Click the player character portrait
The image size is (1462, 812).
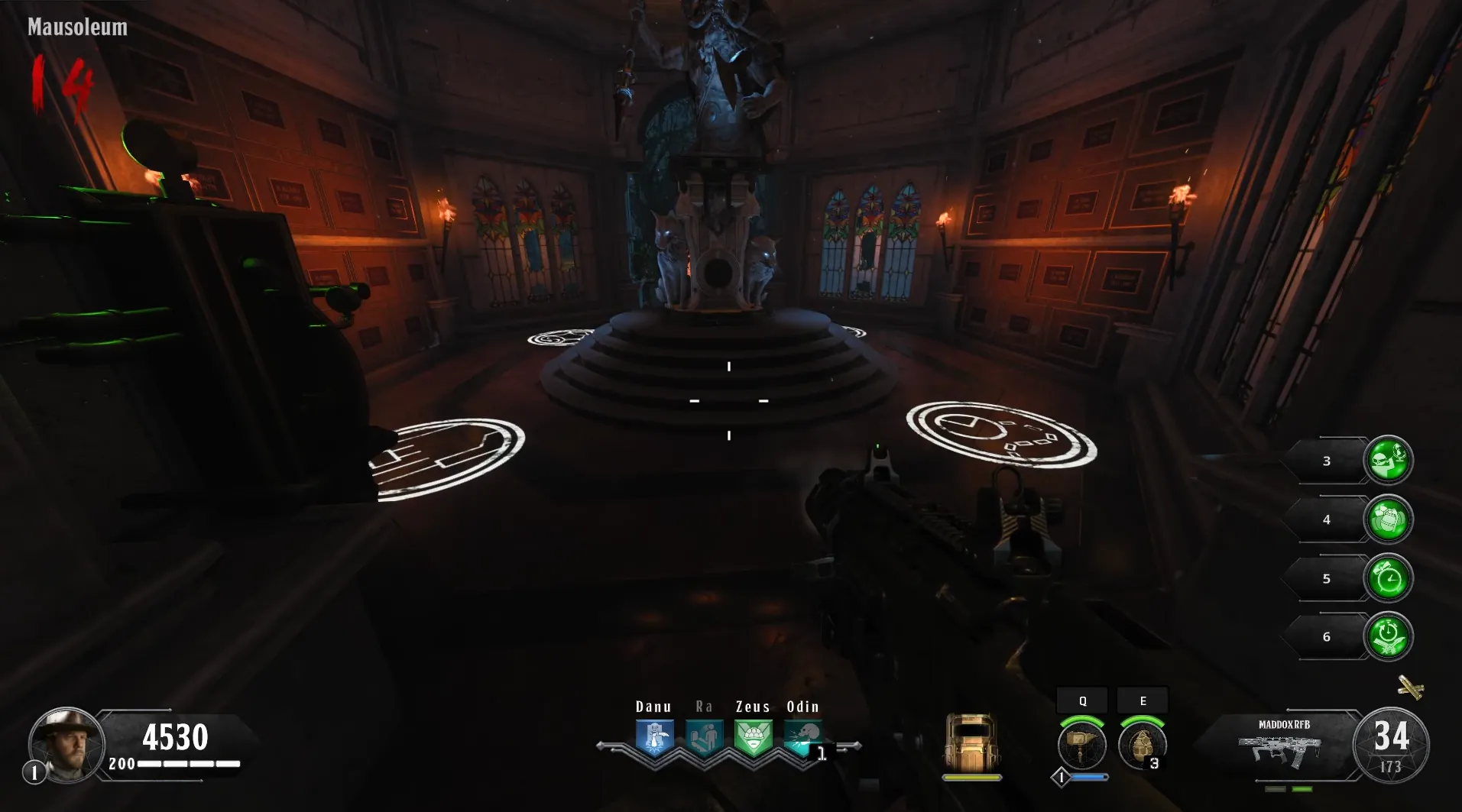66,743
